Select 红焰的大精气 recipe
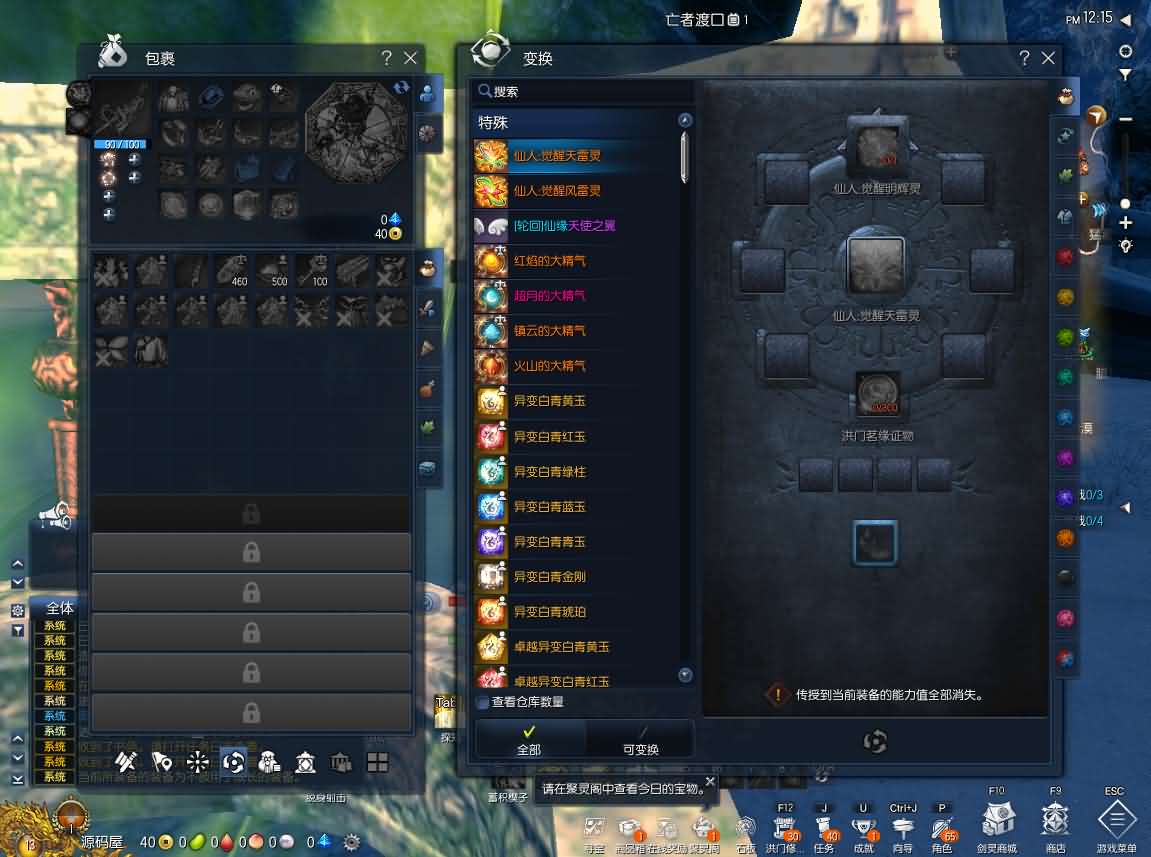The image size is (1151, 857). click(549, 260)
